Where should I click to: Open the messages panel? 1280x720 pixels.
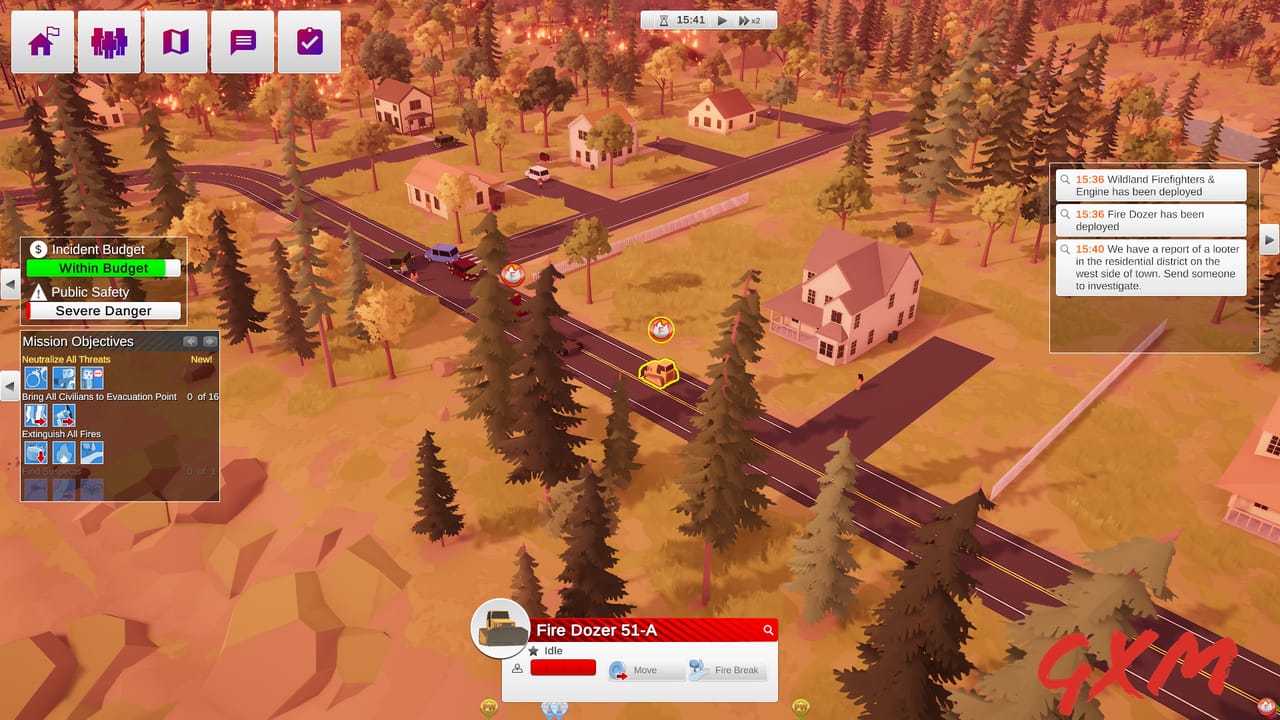[x=242, y=41]
